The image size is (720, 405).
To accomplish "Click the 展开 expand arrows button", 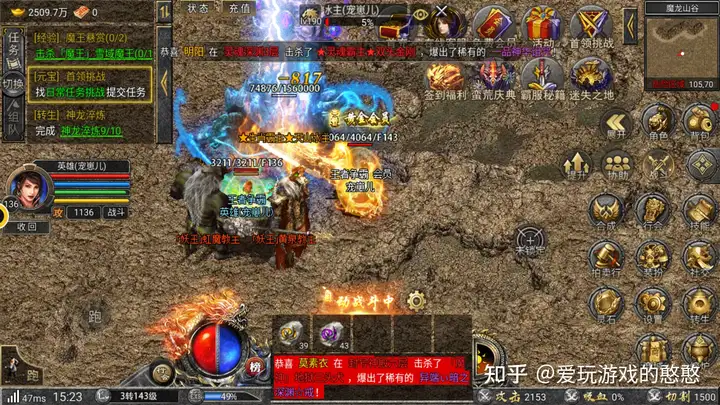I will tap(615, 122).
